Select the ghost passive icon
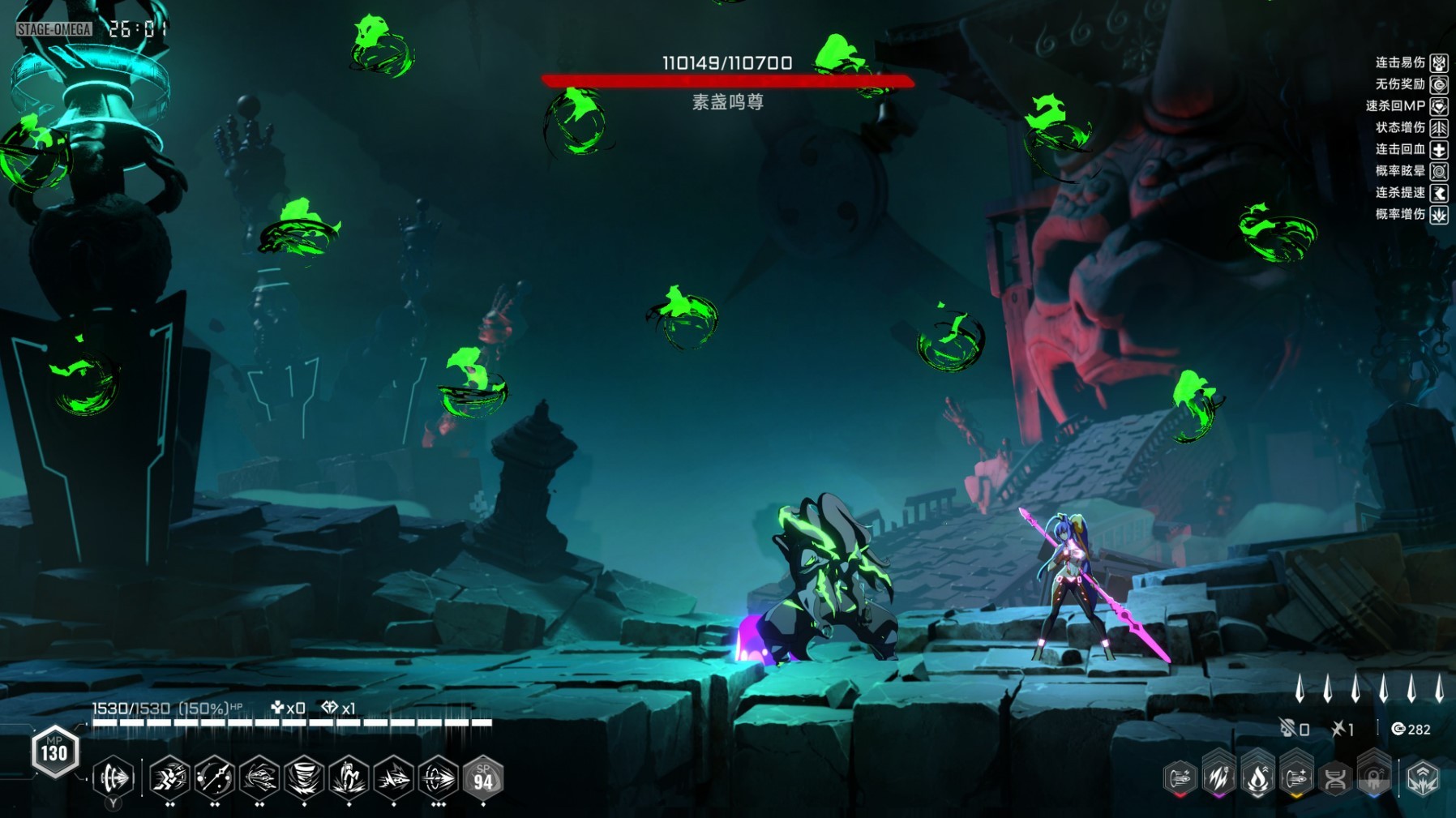This screenshot has width=1456, height=818. 1374,779
